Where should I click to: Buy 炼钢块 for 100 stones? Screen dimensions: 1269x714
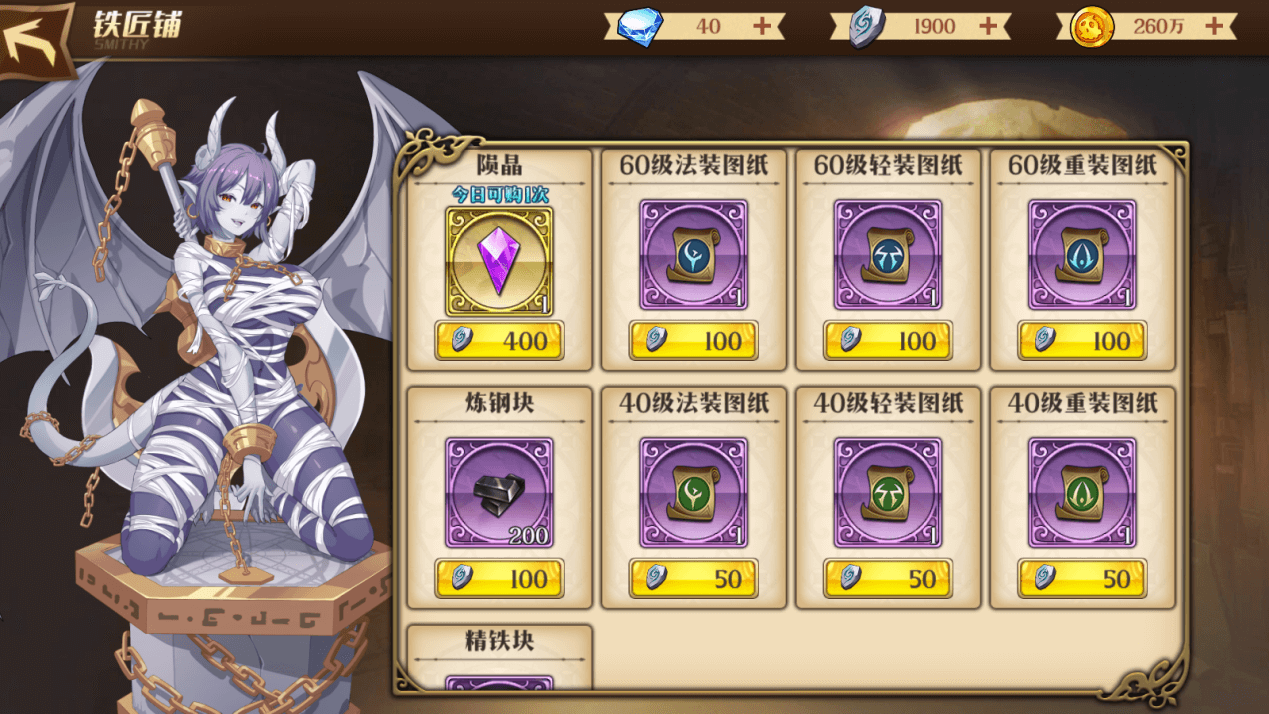pyautogui.click(x=499, y=578)
